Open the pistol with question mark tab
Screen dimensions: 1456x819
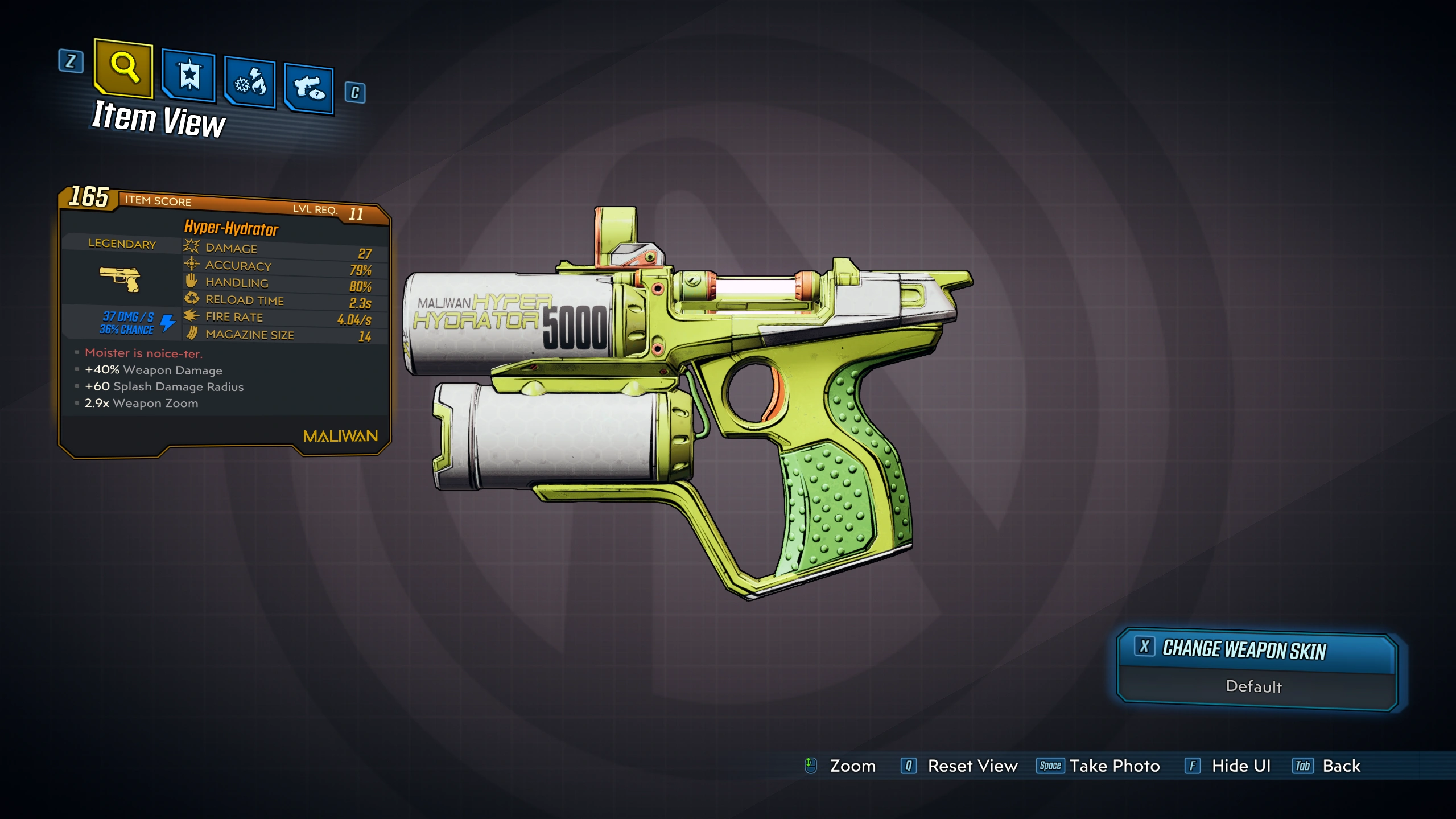click(309, 89)
